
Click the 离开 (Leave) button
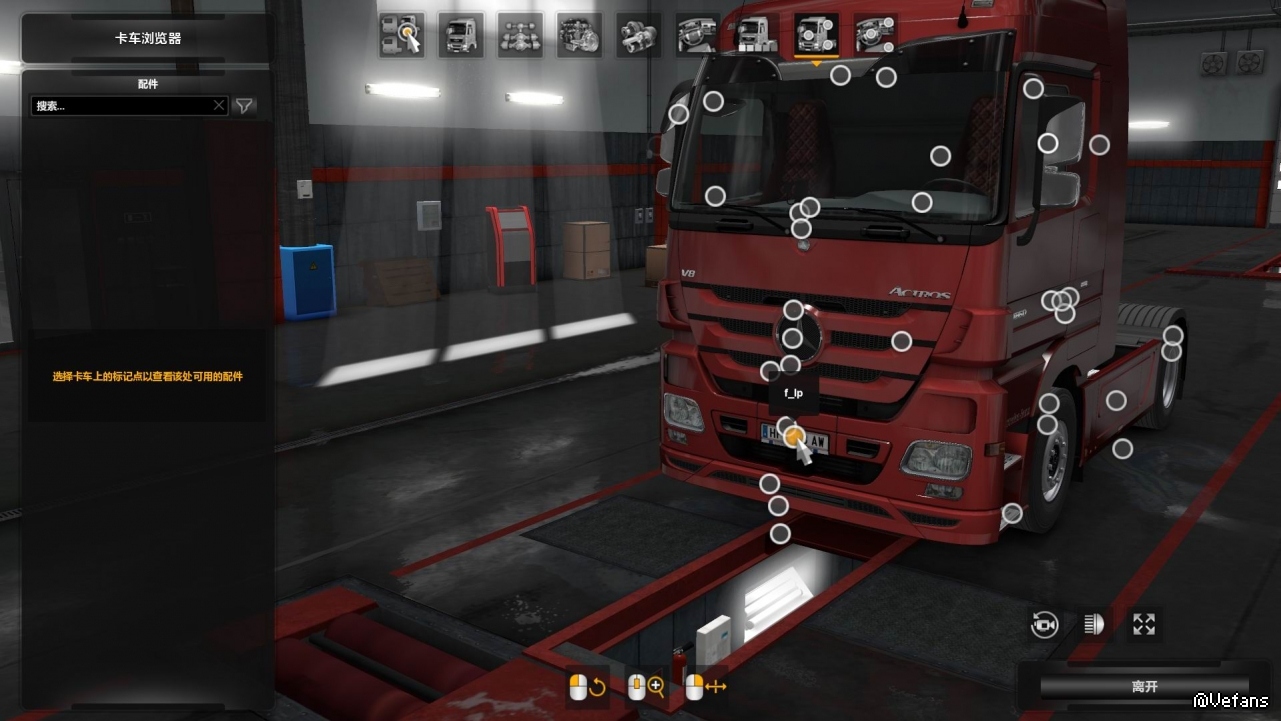click(x=1144, y=687)
